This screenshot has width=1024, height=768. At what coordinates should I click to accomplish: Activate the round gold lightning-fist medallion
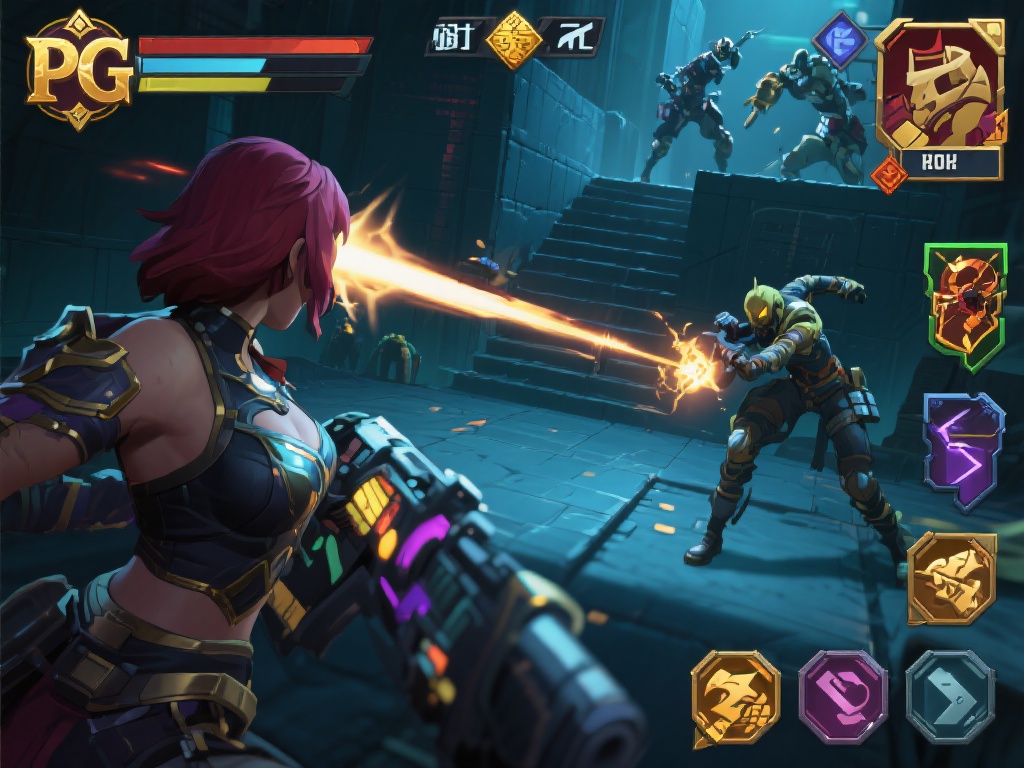(x=735, y=699)
